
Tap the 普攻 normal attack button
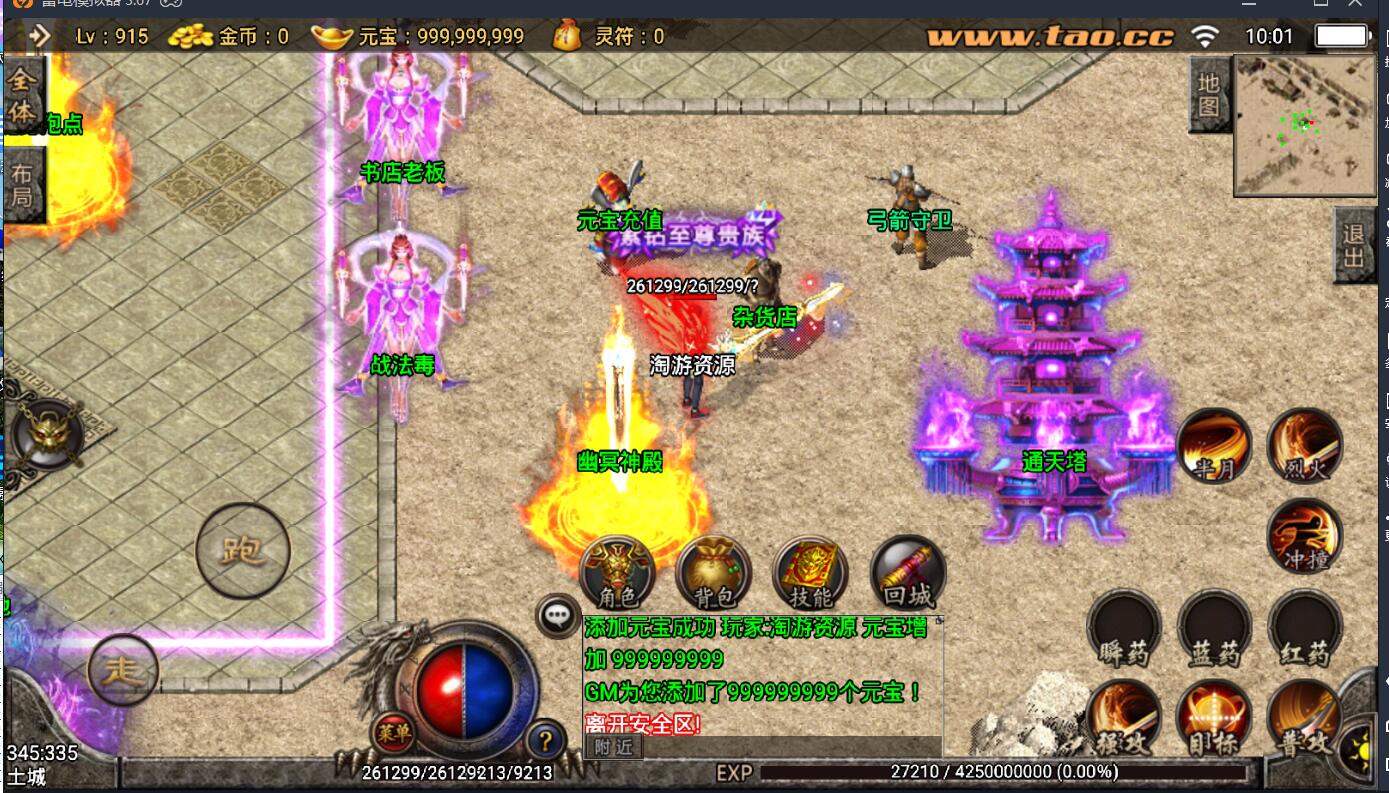coord(1304,719)
